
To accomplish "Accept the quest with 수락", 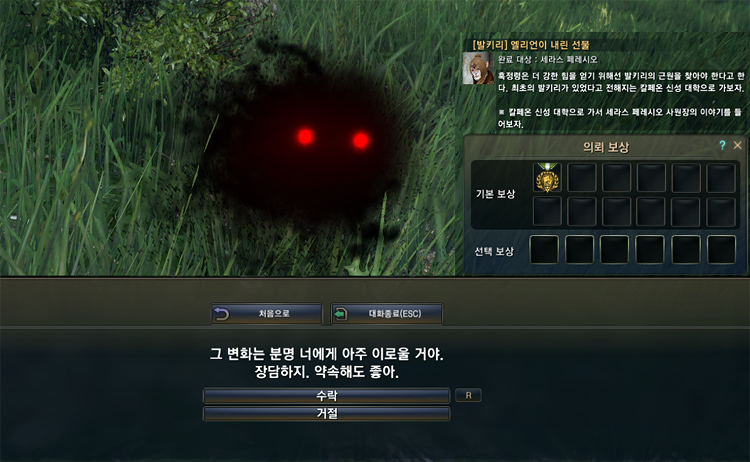I will (326, 395).
